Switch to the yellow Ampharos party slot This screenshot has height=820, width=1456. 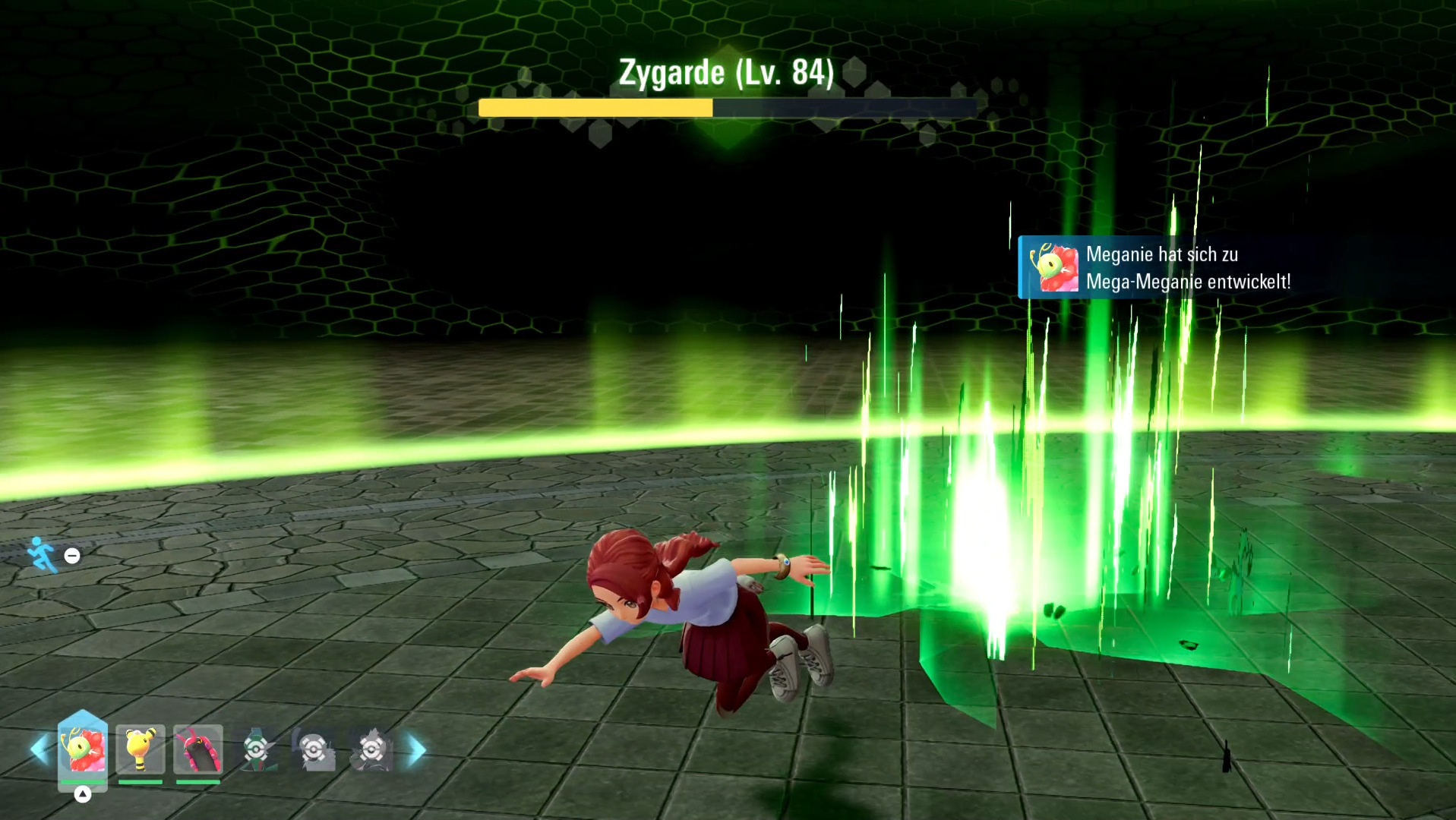(141, 749)
